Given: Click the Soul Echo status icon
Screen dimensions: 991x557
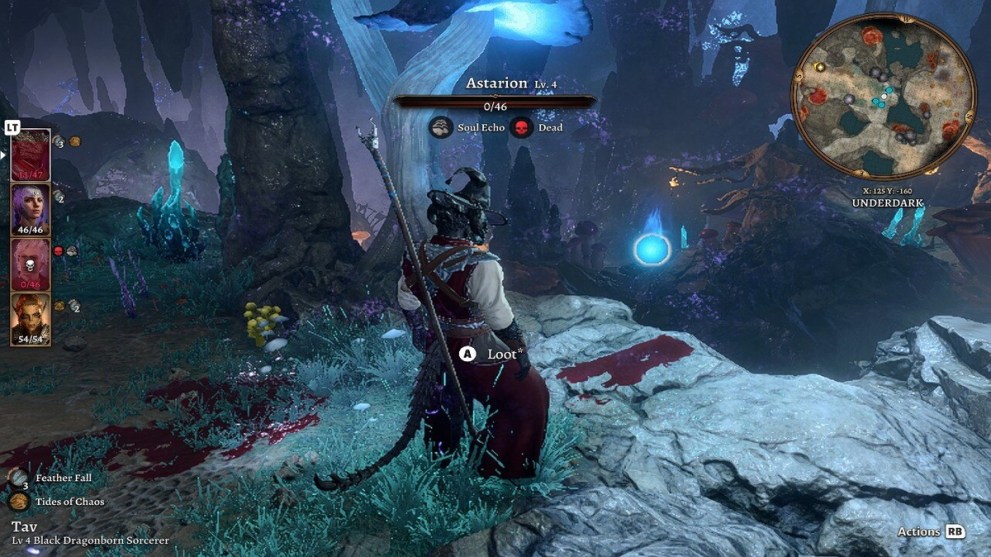Looking at the screenshot, I should [439, 127].
